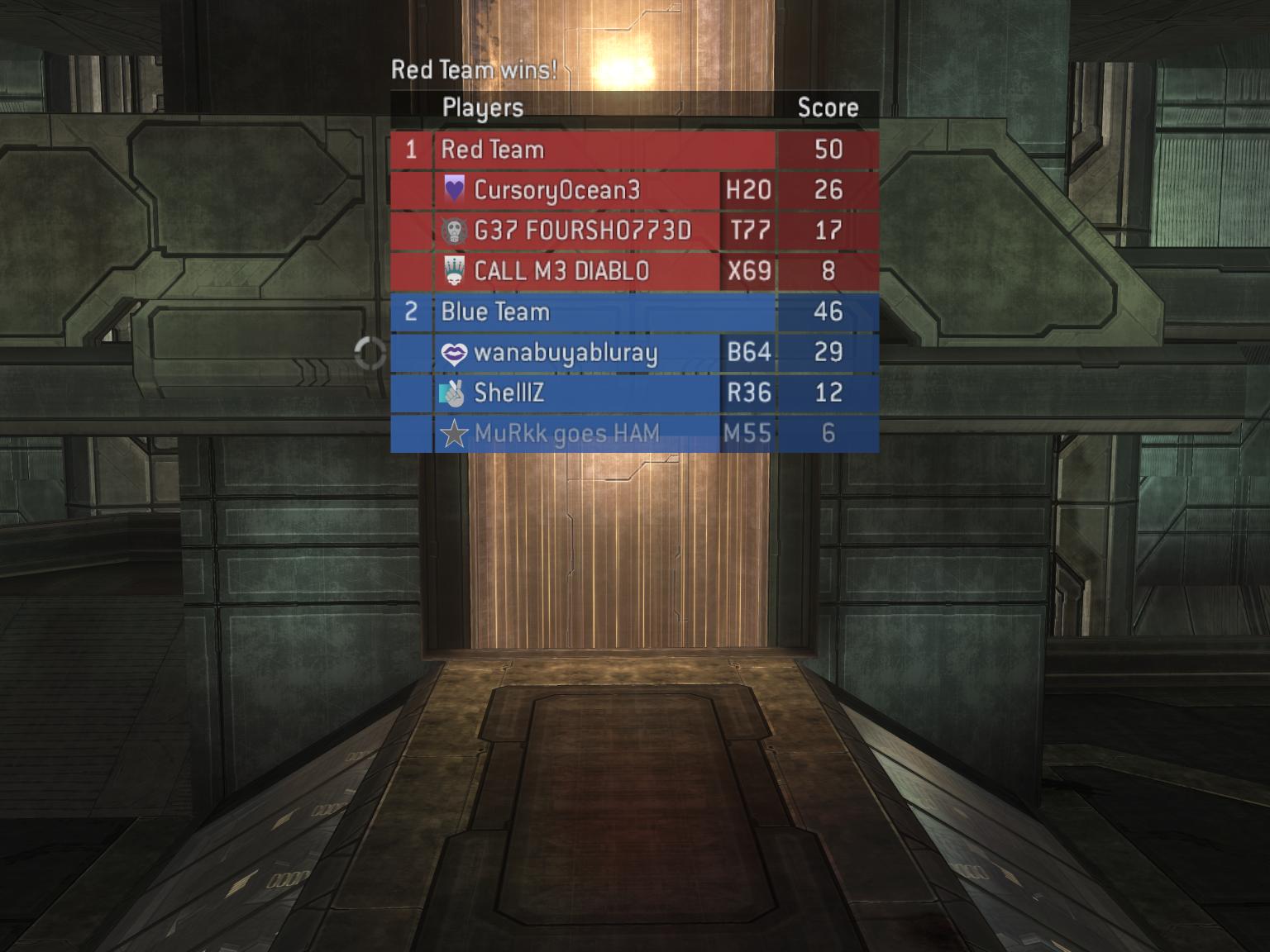The image size is (1270, 952).
Task: Click the rank number 1 beside Red Team
Action: 411,150
